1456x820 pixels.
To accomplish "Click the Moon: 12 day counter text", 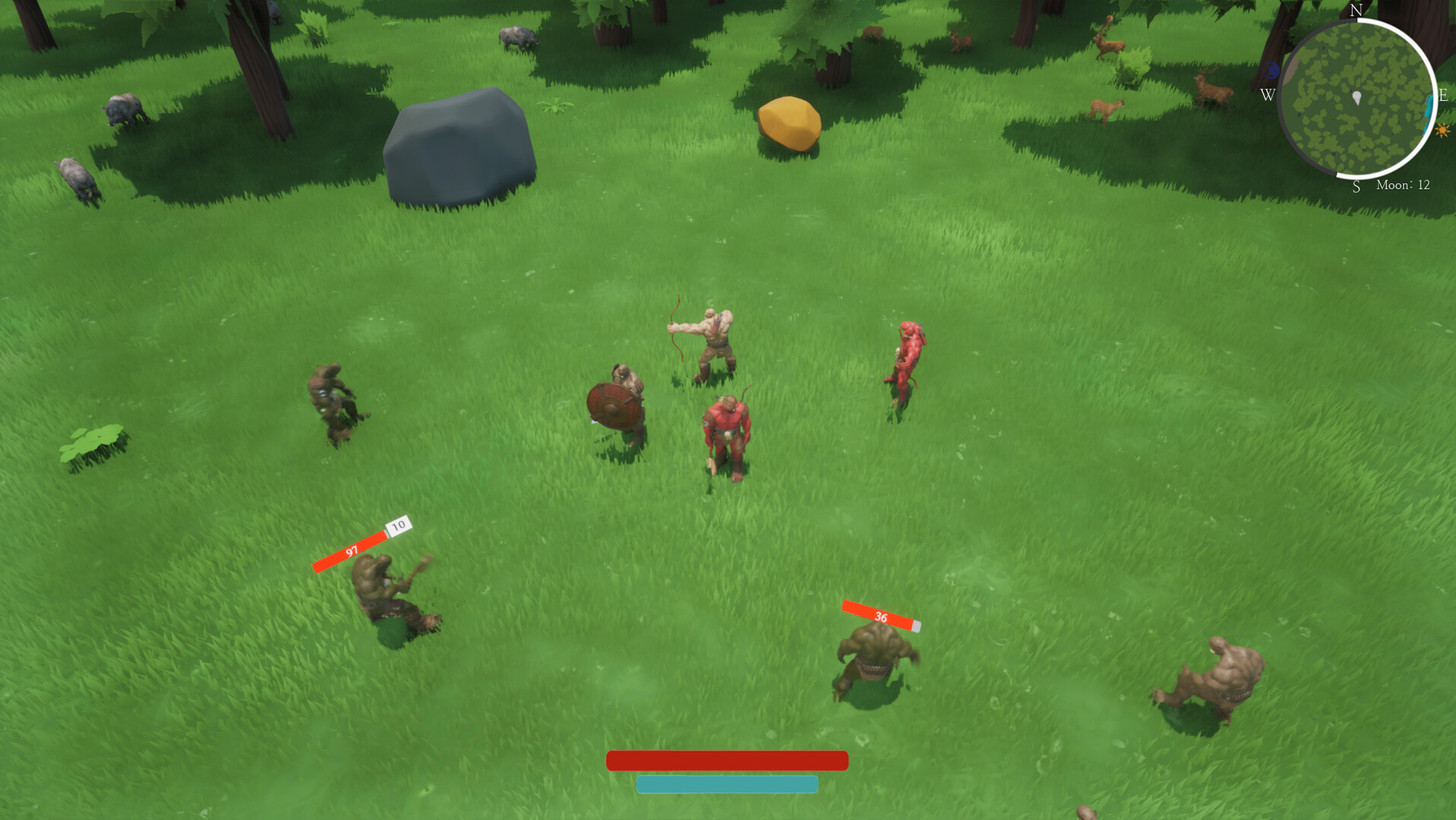I will pyautogui.click(x=1403, y=184).
